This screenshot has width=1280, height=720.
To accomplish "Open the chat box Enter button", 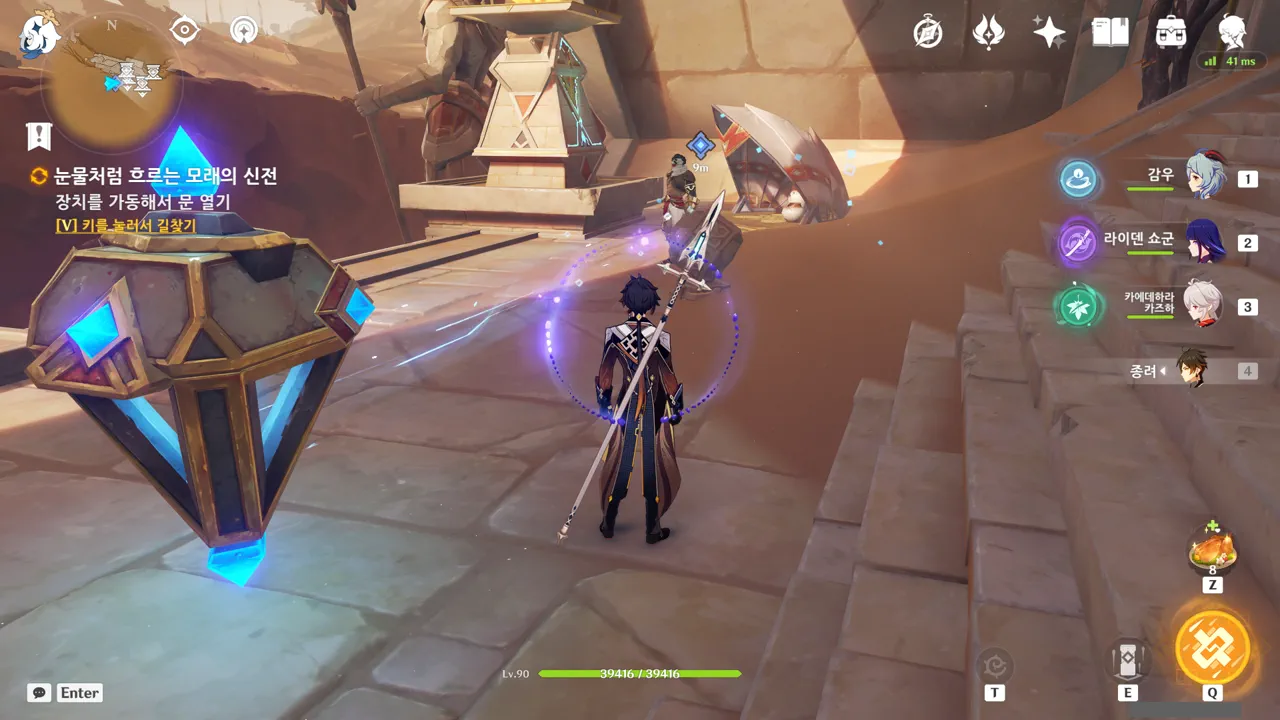I will pos(65,692).
